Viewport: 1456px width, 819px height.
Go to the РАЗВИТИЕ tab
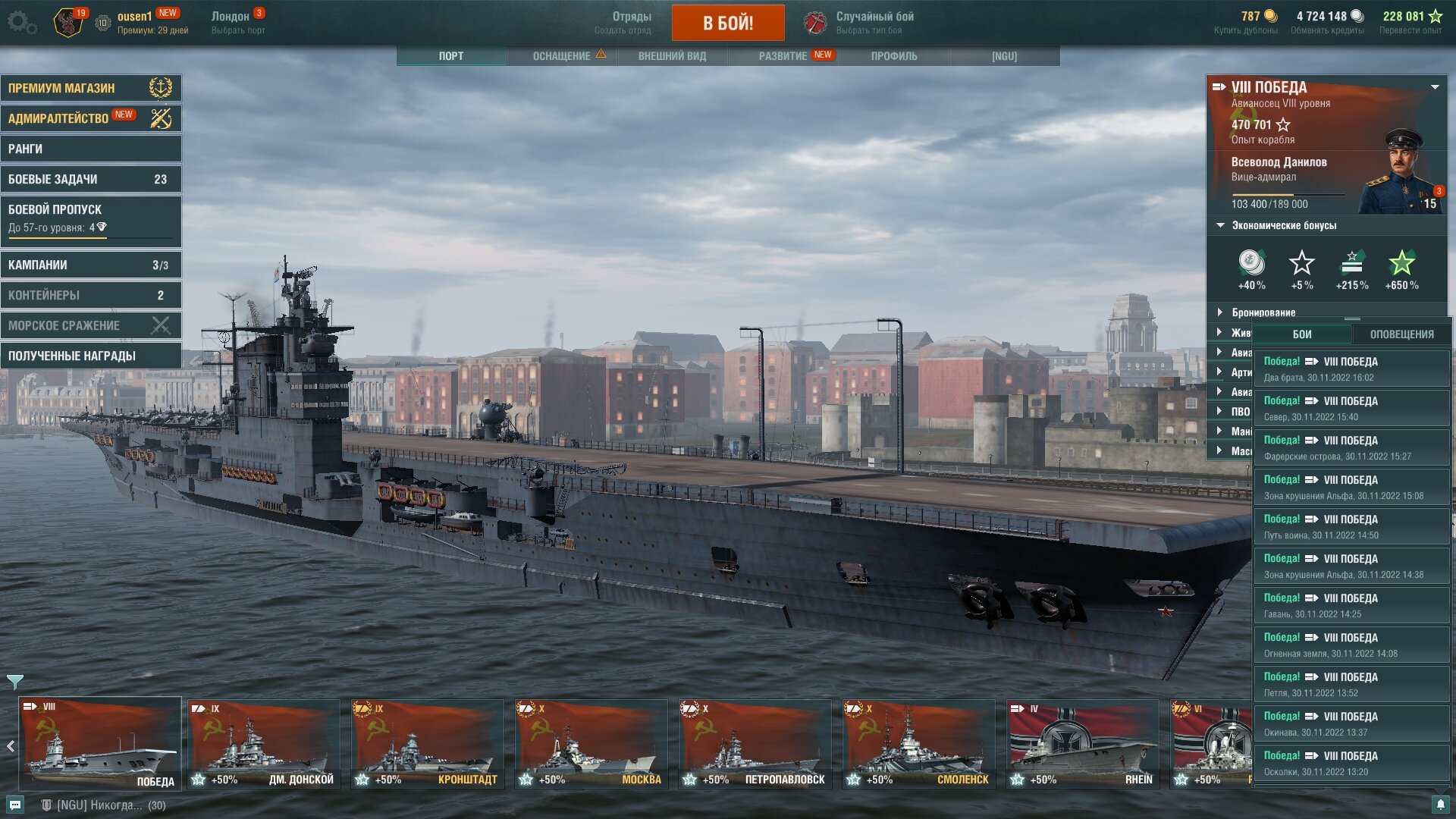[783, 56]
